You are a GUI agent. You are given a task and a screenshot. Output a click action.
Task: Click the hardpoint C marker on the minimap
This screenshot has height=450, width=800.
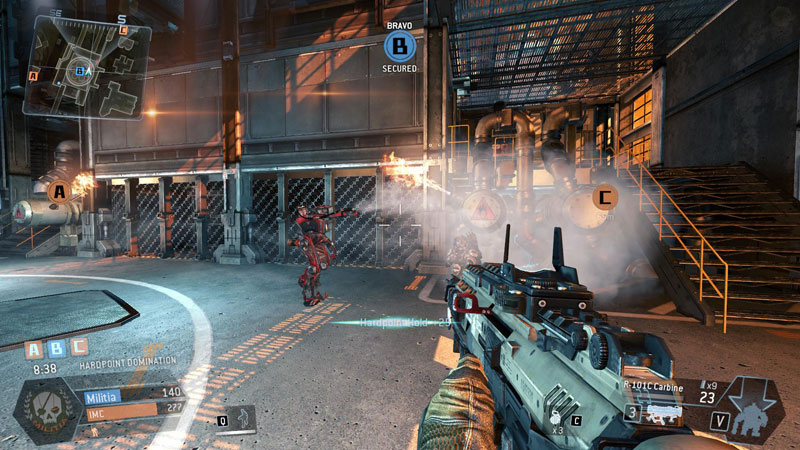(x=122, y=29)
